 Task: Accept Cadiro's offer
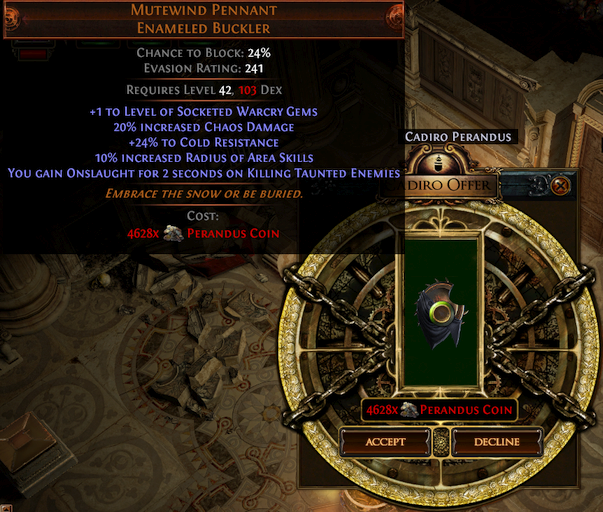[385, 441]
